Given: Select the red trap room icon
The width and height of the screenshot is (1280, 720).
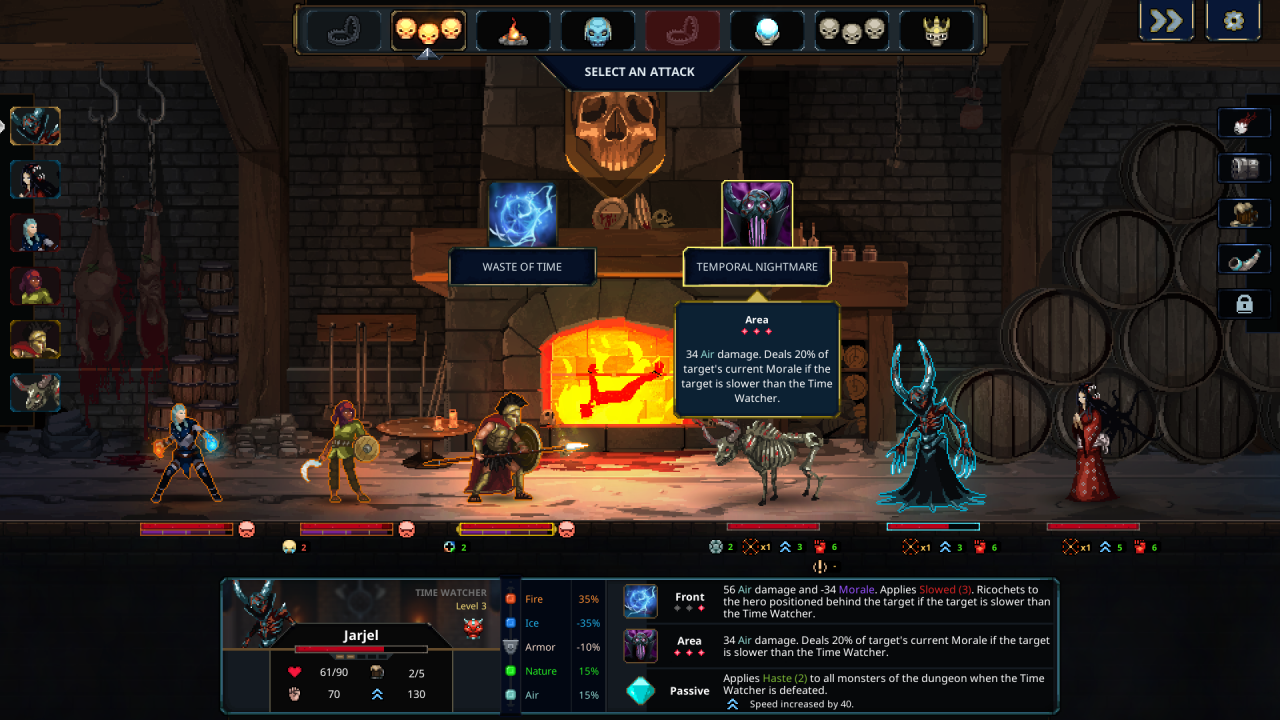Looking at the screenshot, I should tap(683, 31).
